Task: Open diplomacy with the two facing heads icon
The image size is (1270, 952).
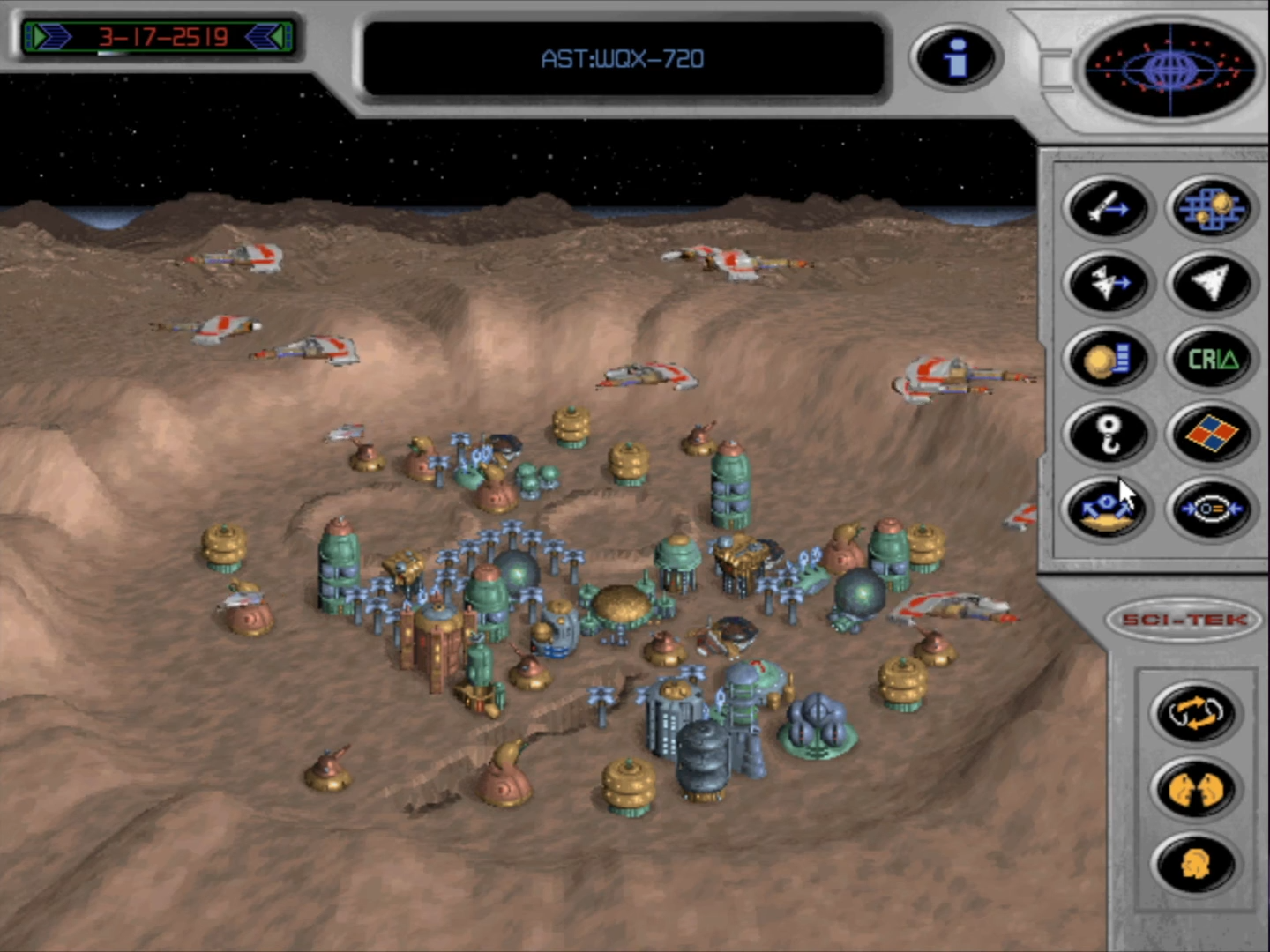Action: [1195, 788]
